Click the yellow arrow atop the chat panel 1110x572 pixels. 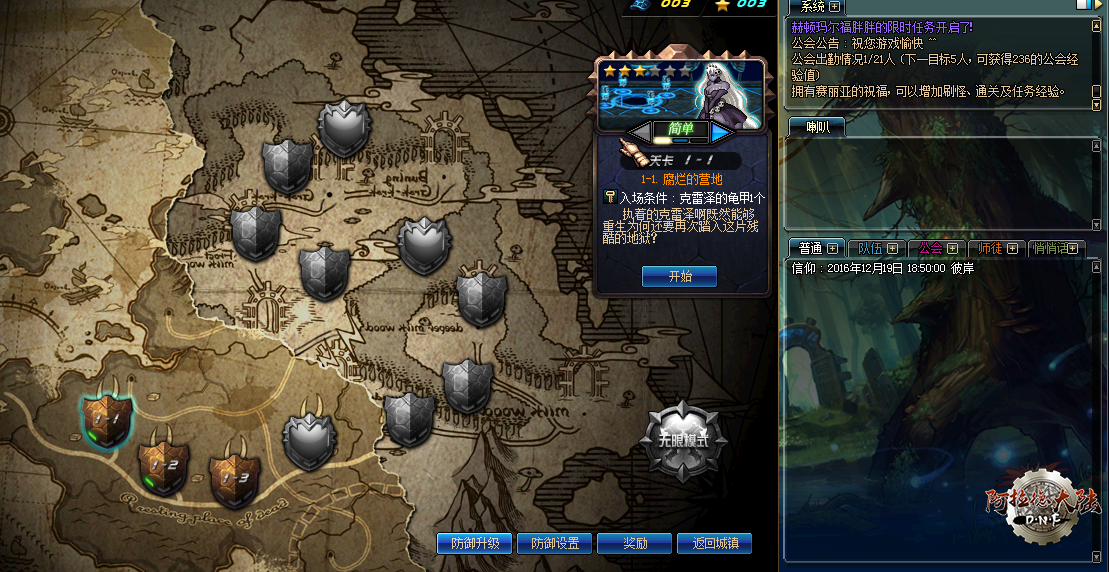pyautogui.click(x=1100, y=5)
